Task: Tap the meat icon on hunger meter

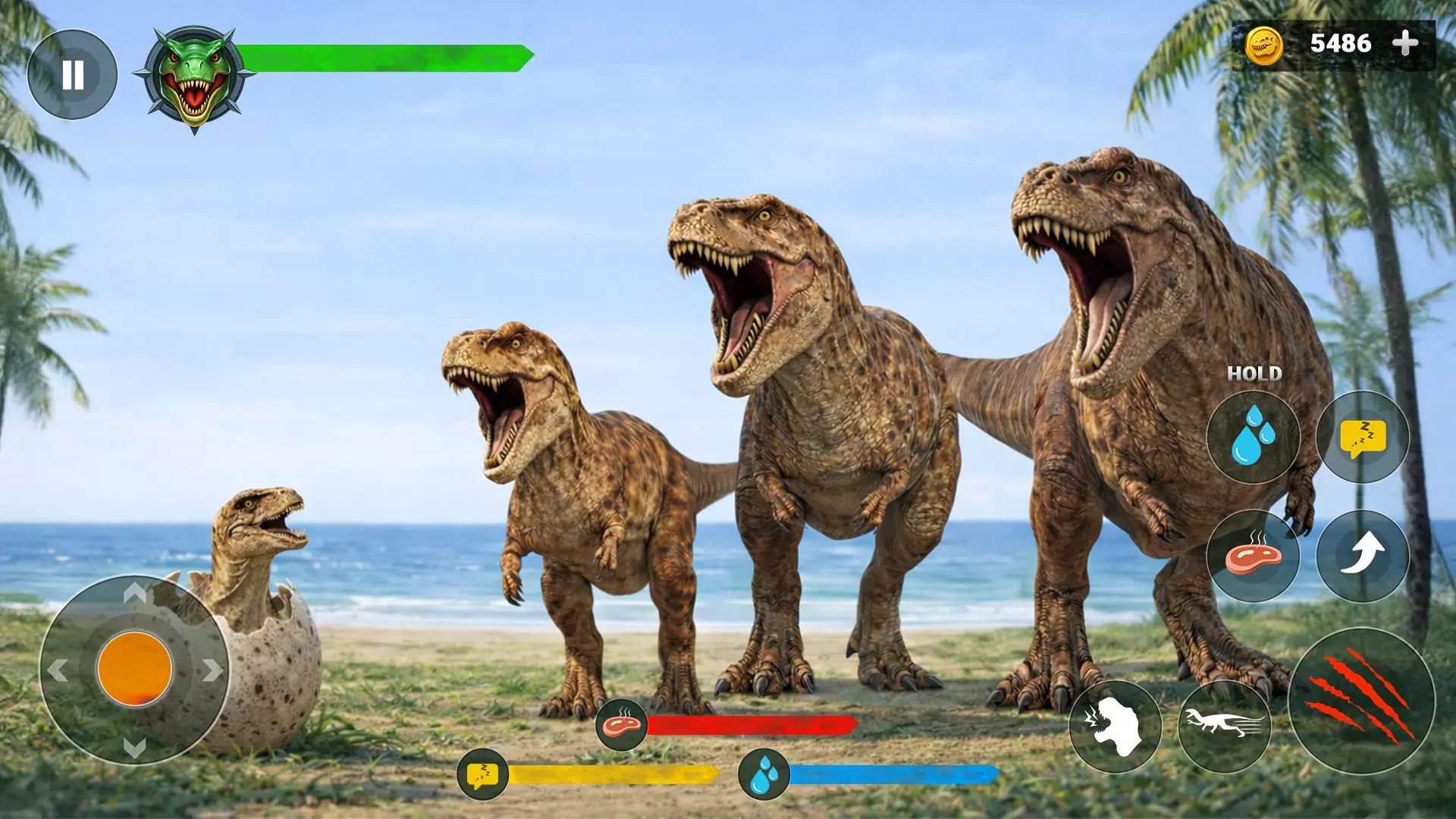Action: pos(620,724)
